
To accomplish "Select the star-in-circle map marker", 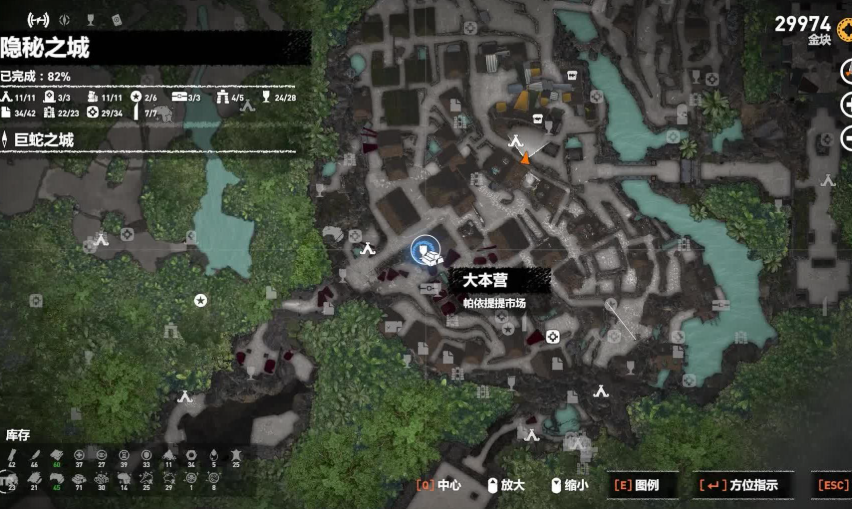I will click(200, 300).
